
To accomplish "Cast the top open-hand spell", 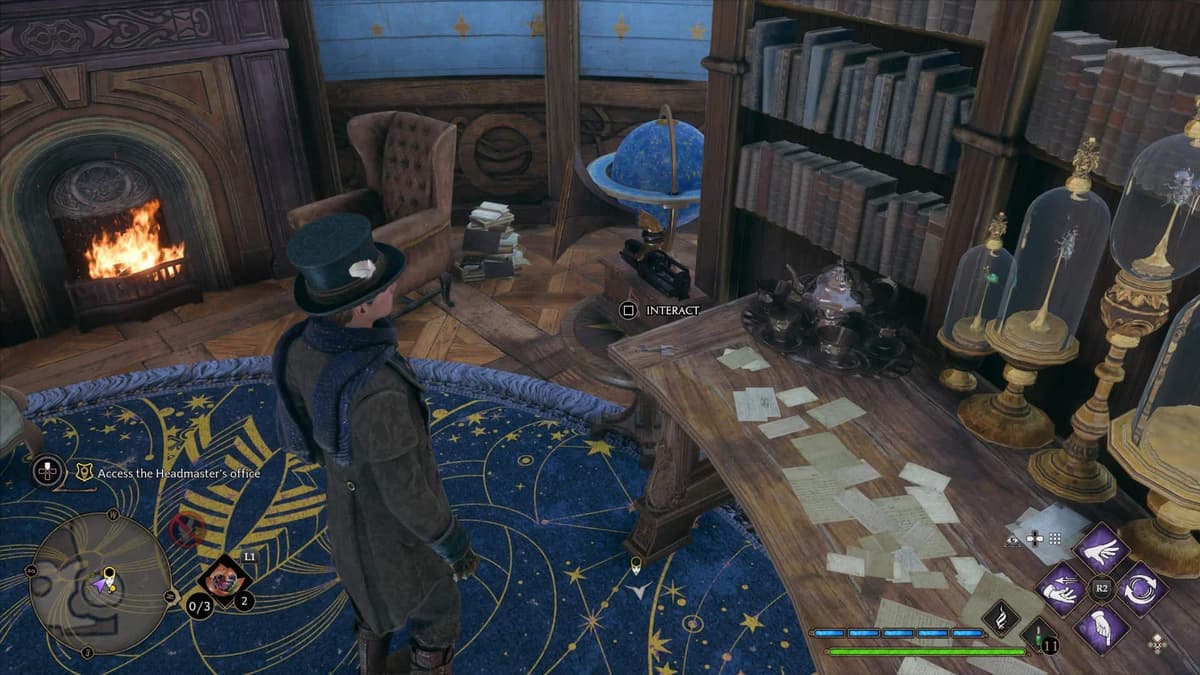I will pyautogui.click(x=1102, y=550).
